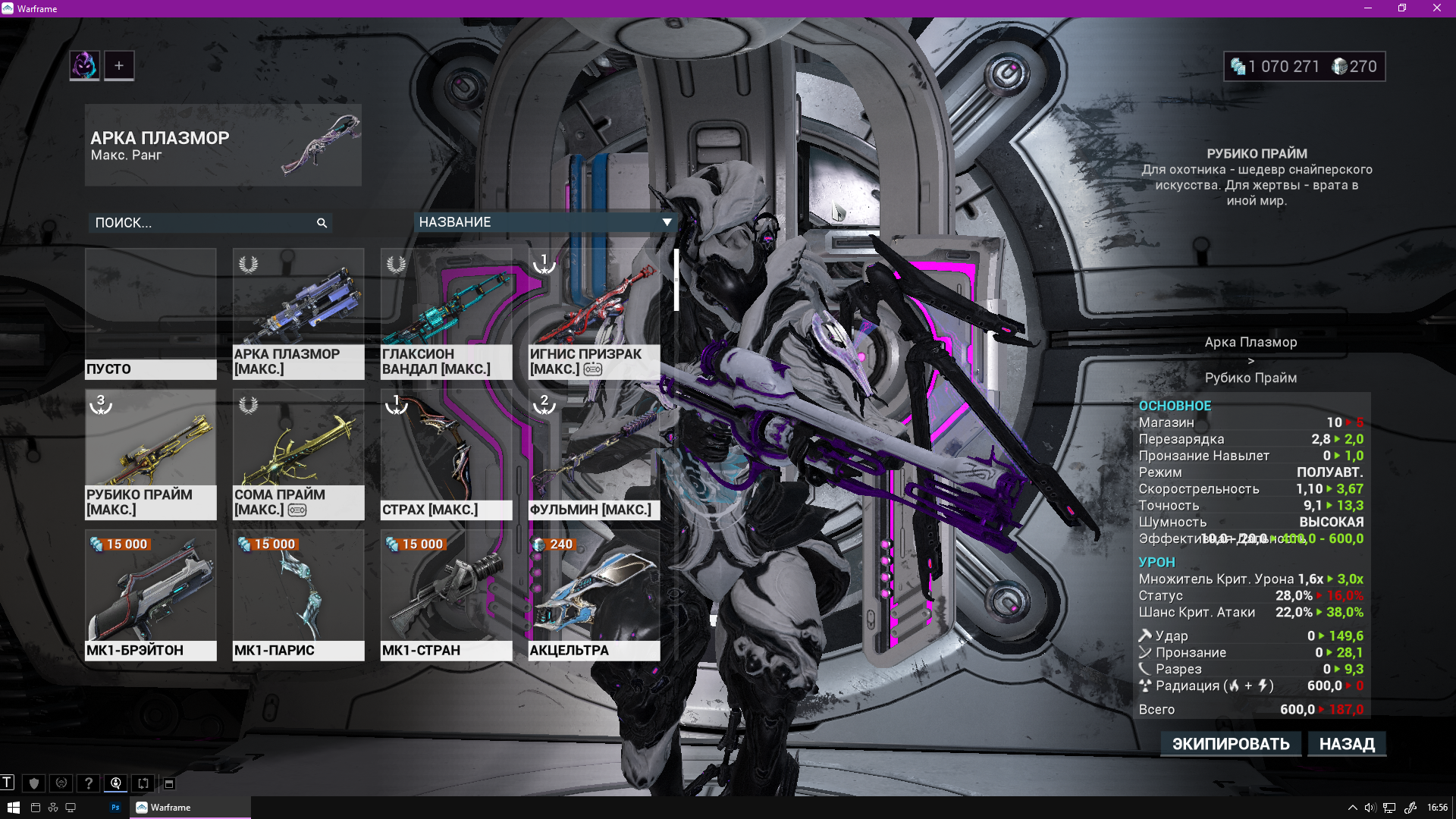
Task: Click the shield icon in bottom toolbar
Action: click(34, 783)
